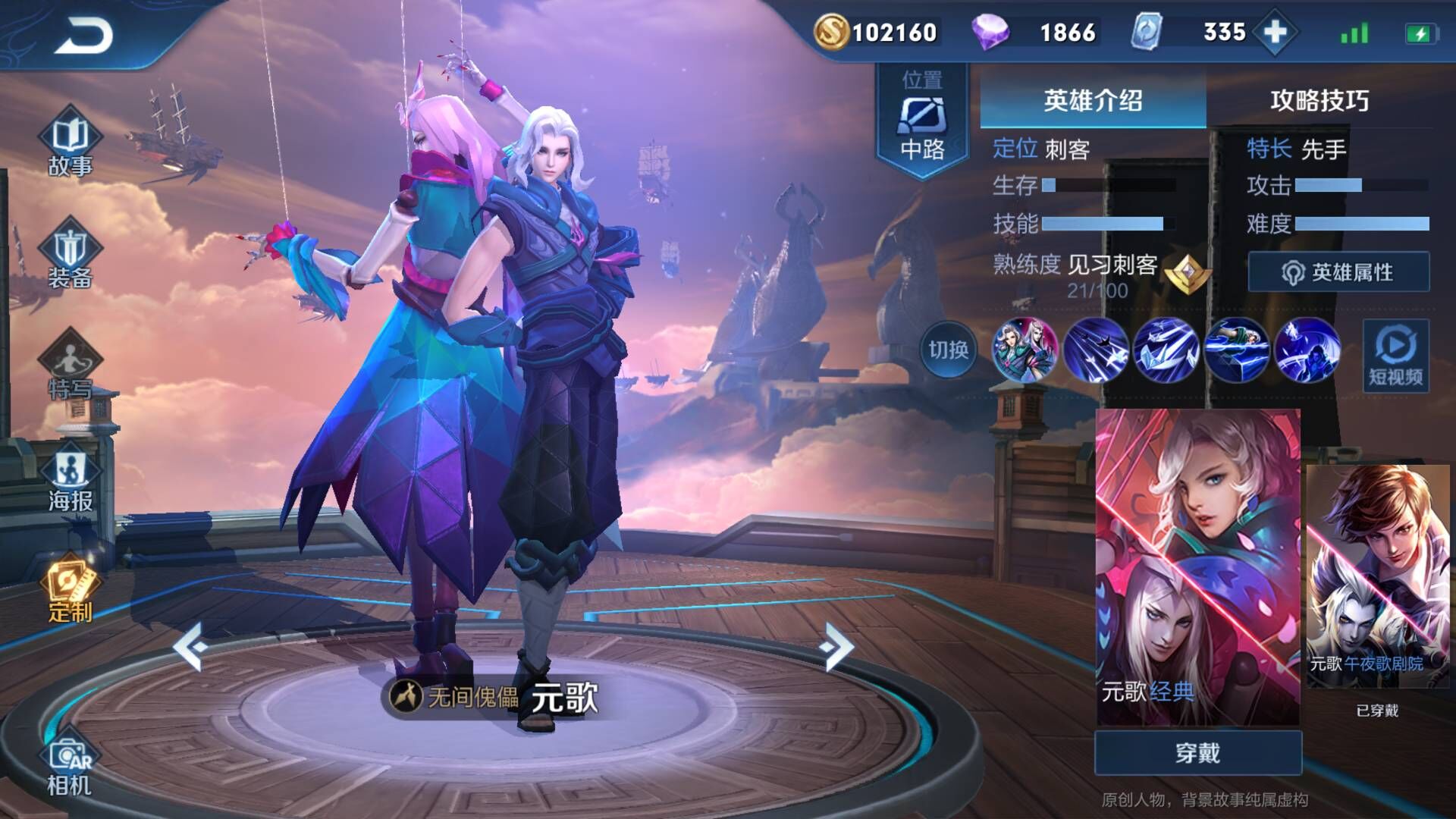This screenshot has width=1456, height=819.
Task: Click the 切换 switch button
Action: [948, 350]
